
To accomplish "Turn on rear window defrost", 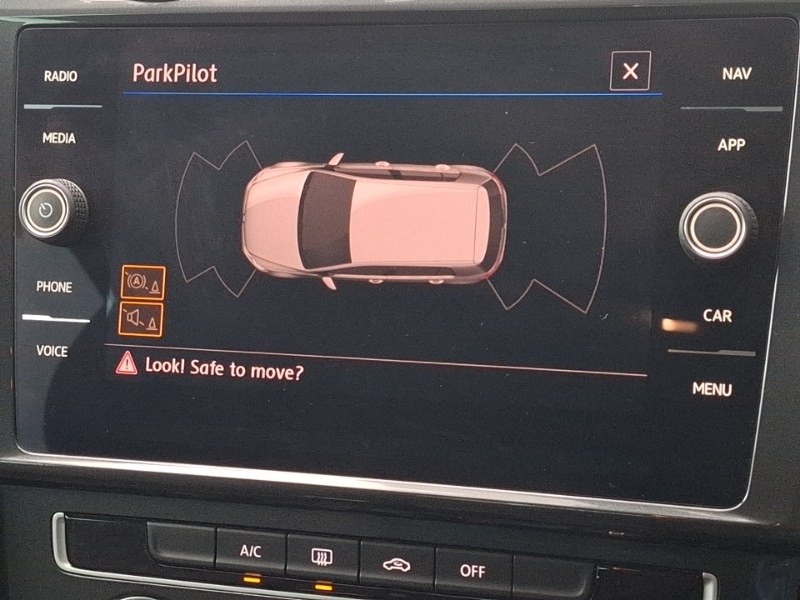I will [322, 556].
